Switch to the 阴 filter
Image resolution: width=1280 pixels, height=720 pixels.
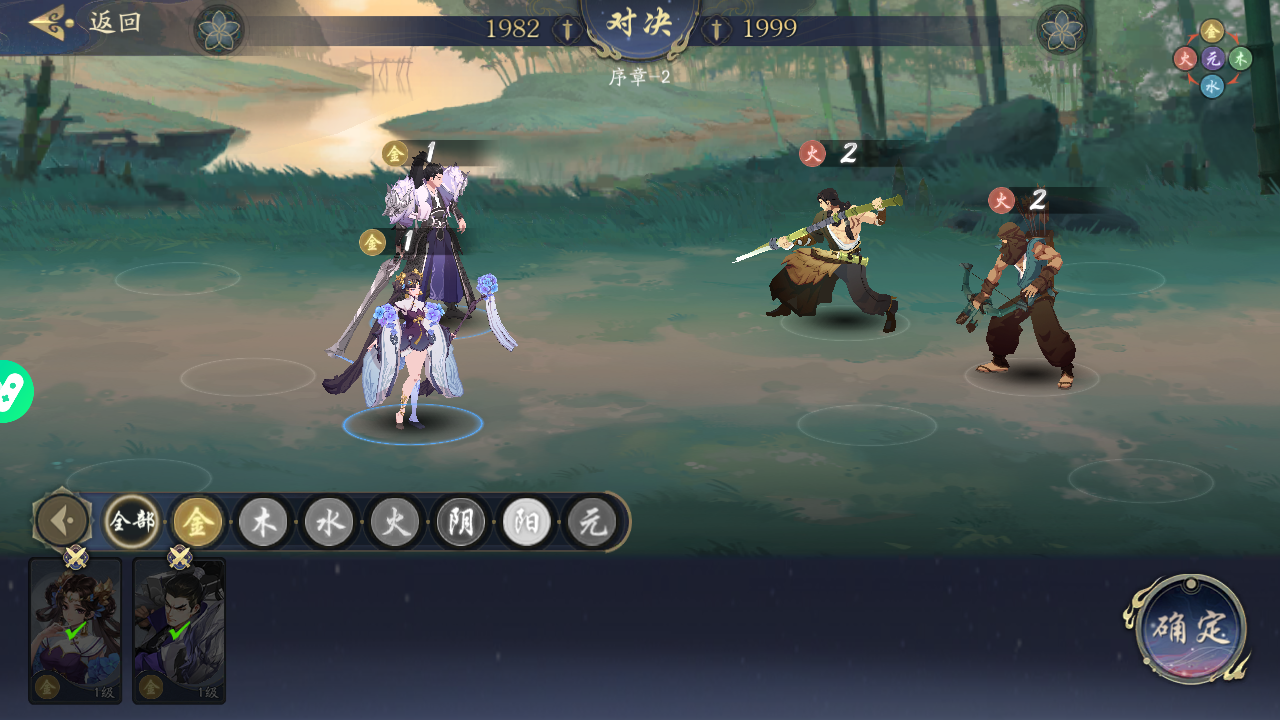click(x=461, y=522)
